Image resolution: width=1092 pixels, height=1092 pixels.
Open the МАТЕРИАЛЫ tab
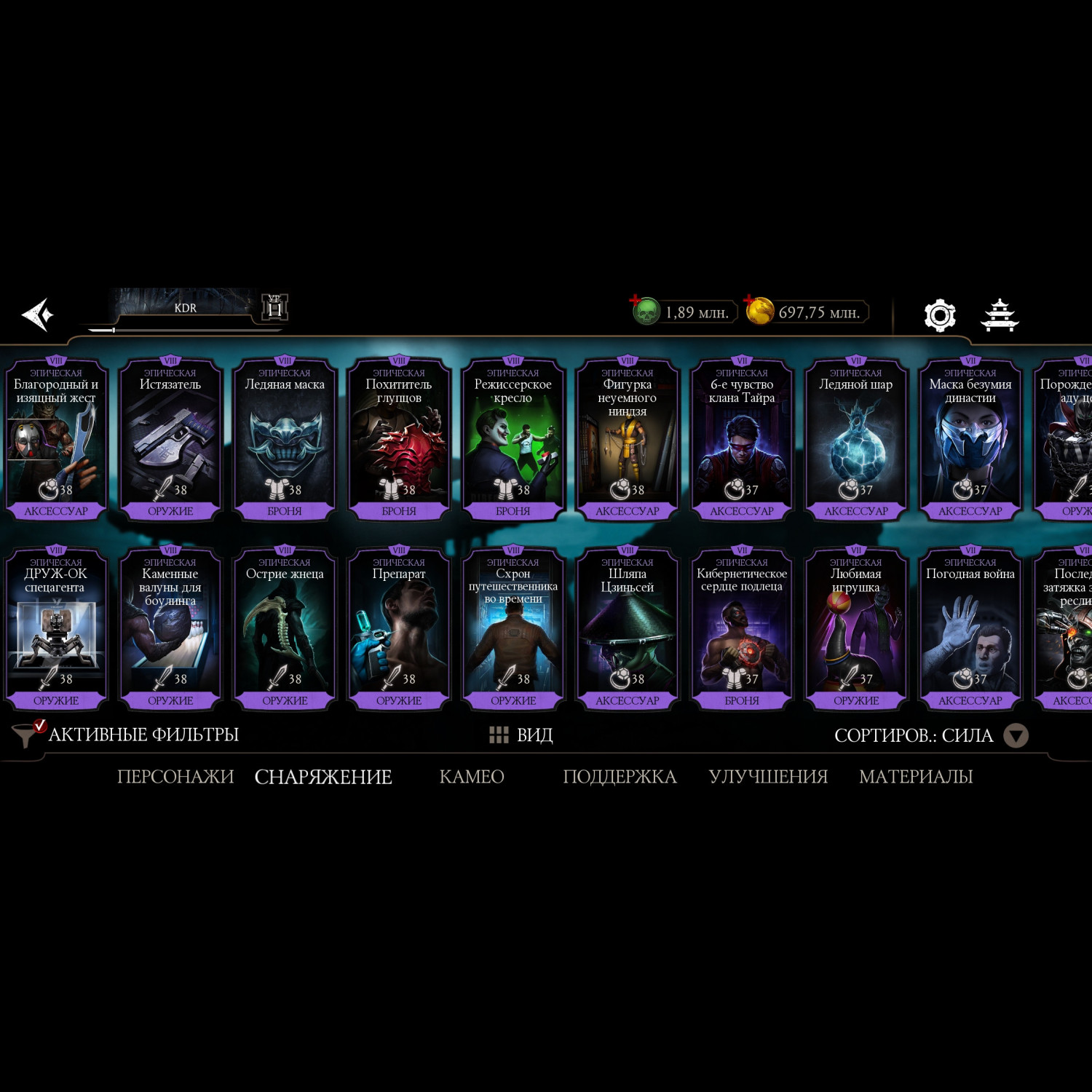point(916,777)
